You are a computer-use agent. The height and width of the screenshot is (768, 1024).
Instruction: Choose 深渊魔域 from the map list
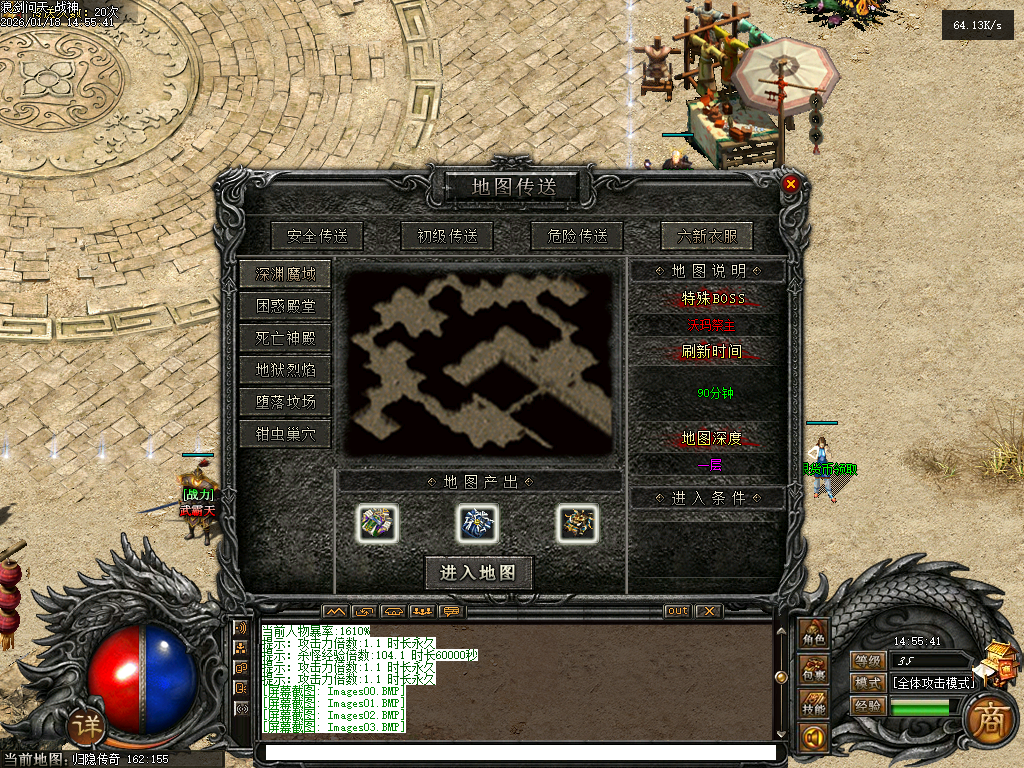(285, 274)
